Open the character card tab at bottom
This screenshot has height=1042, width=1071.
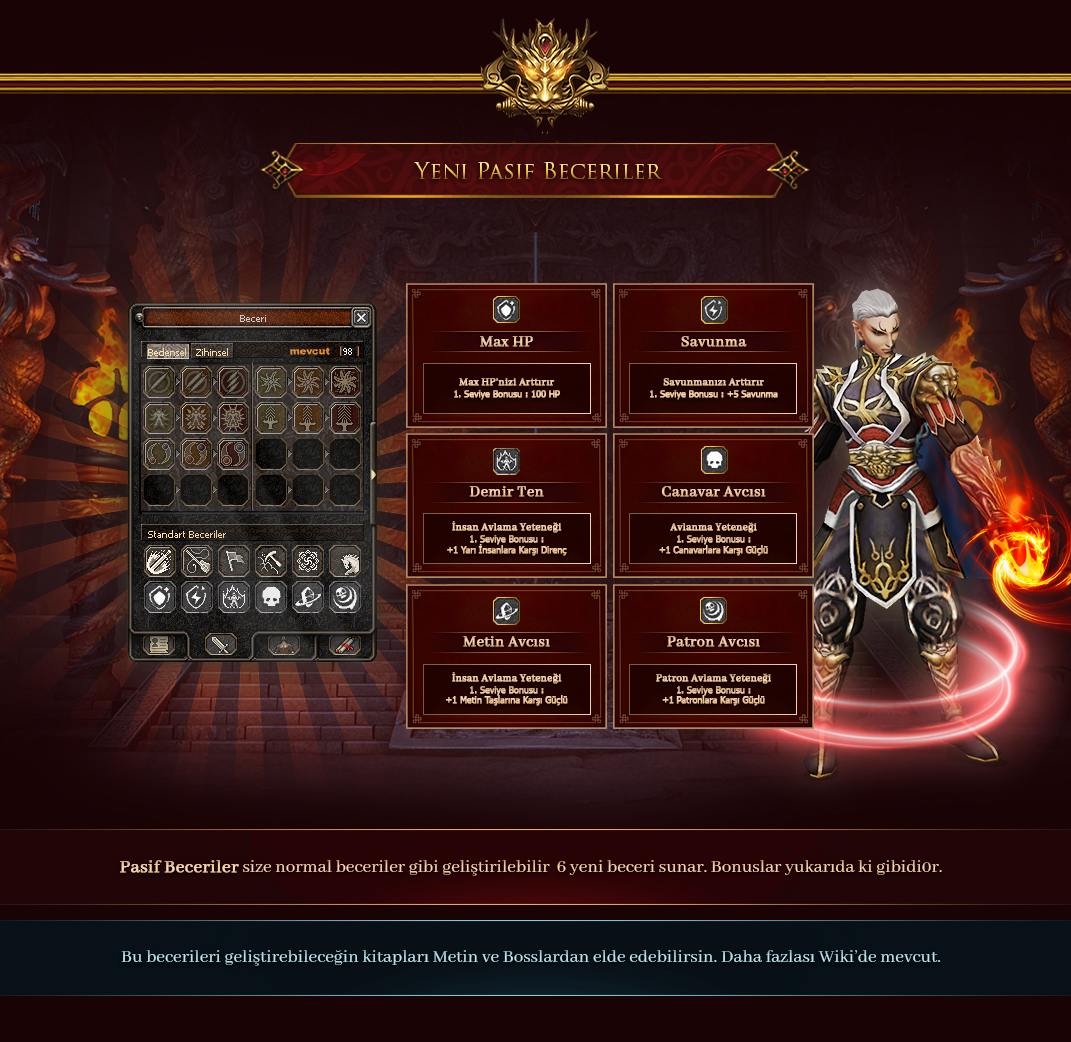pyautogui.click(x=160, y=645)
